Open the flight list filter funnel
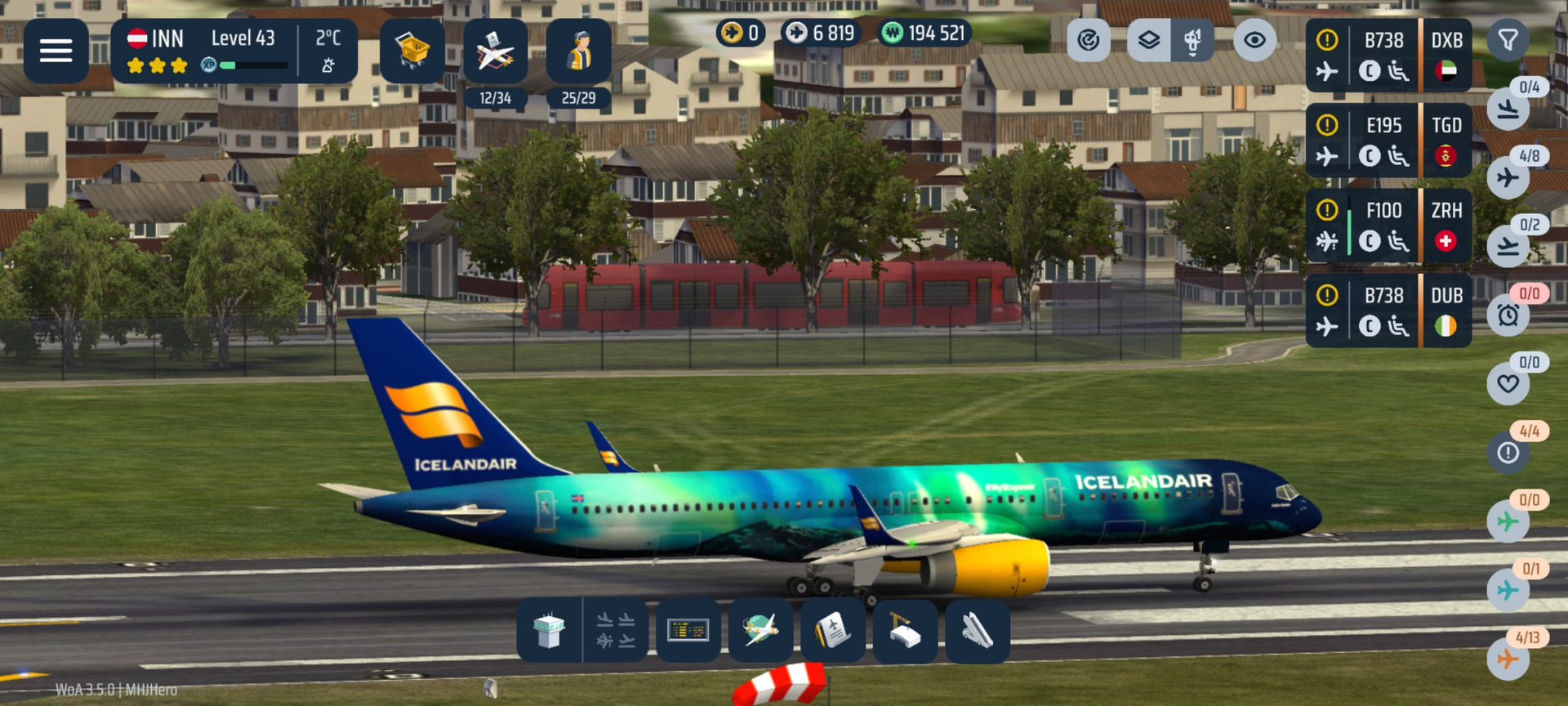1568x706 pixels. 1508,40
